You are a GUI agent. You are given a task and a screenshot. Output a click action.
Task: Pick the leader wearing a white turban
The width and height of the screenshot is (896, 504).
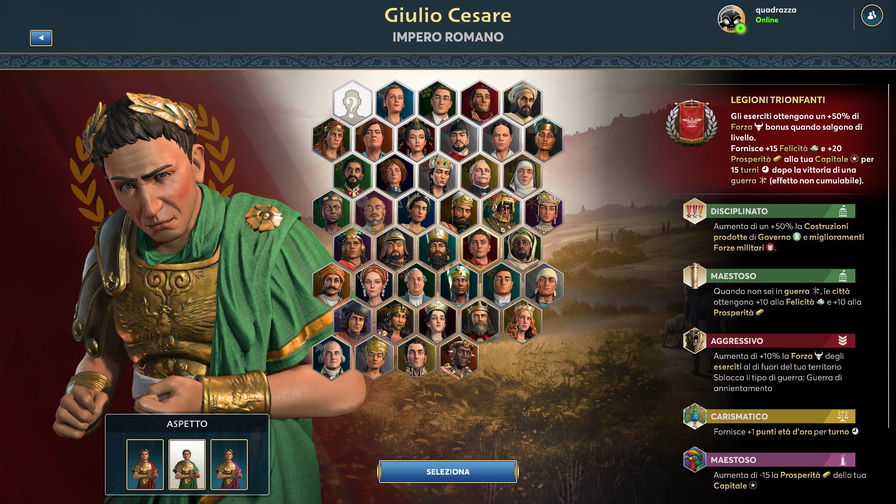tap(522, 102)
